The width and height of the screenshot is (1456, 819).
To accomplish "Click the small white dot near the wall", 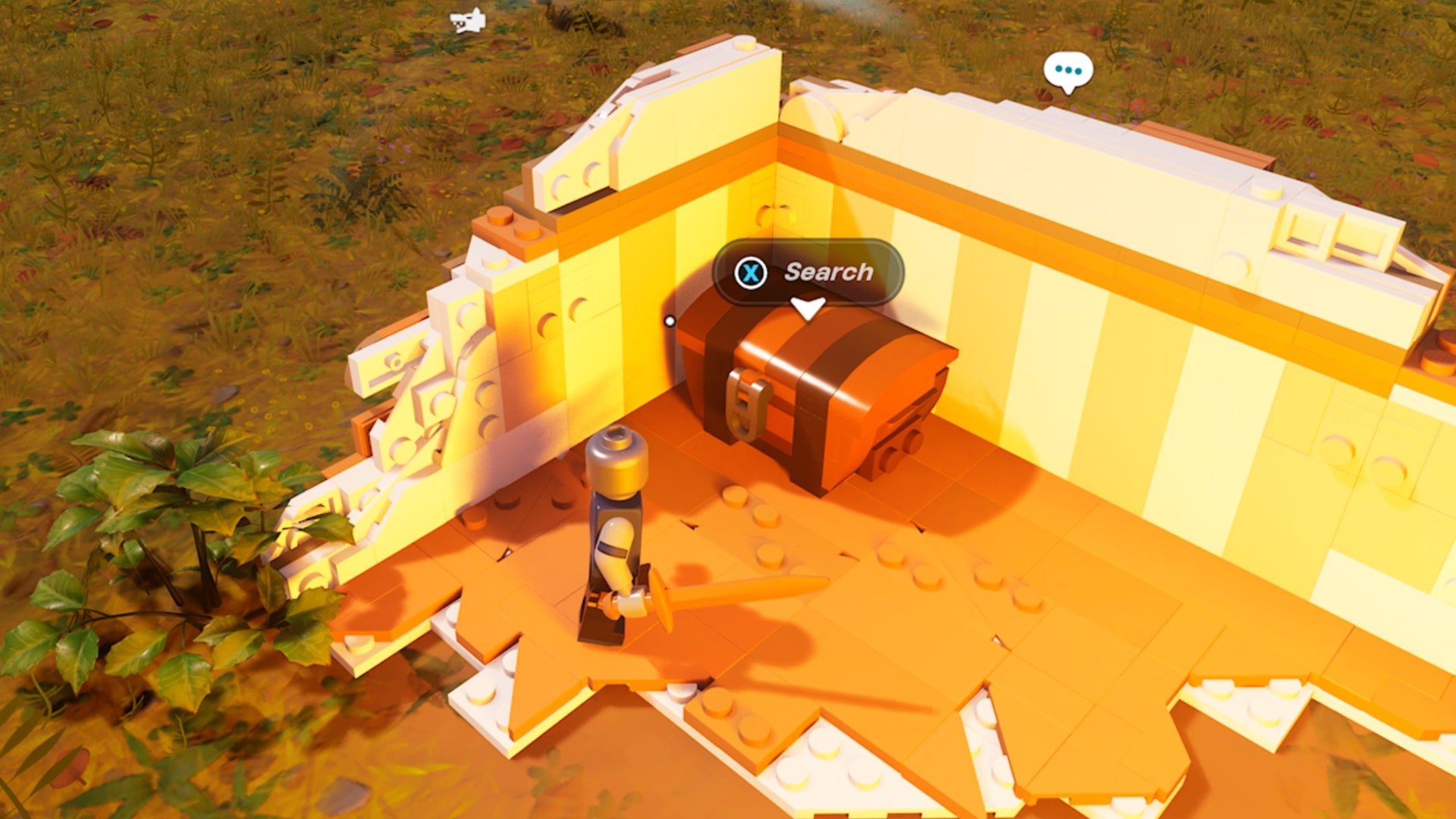I will (670, 321).
